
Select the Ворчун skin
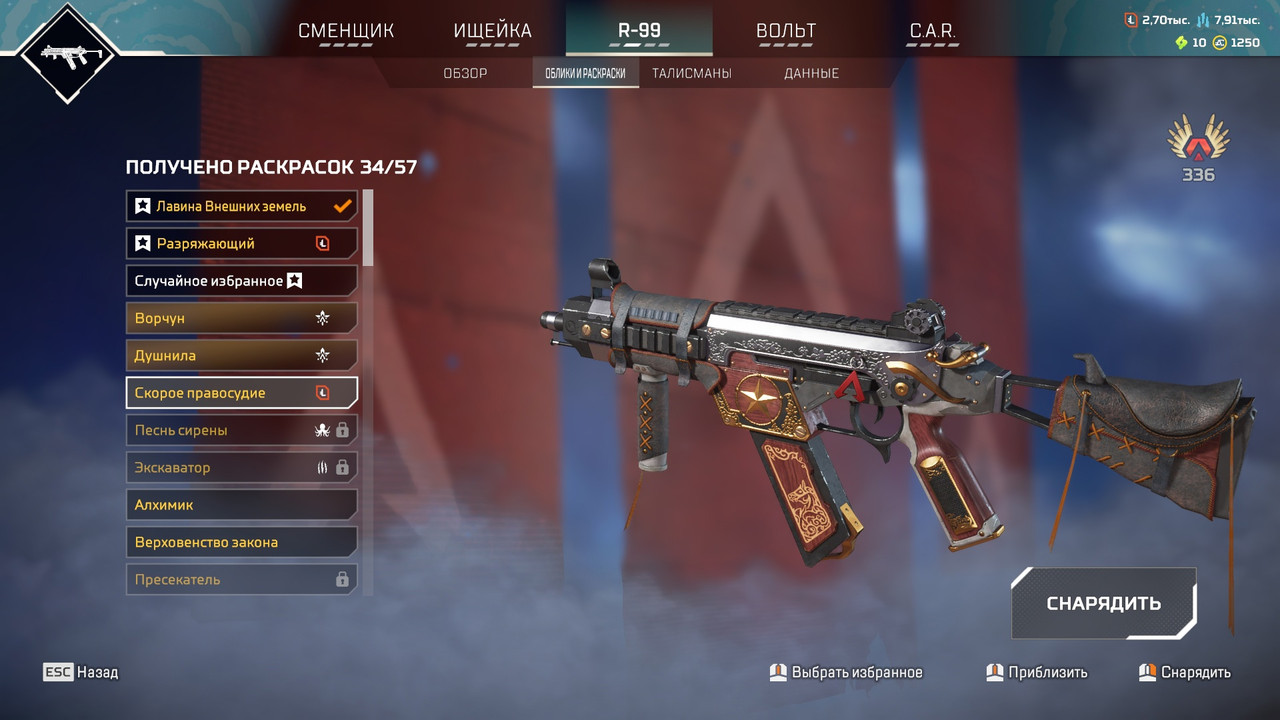pos(242,318)
